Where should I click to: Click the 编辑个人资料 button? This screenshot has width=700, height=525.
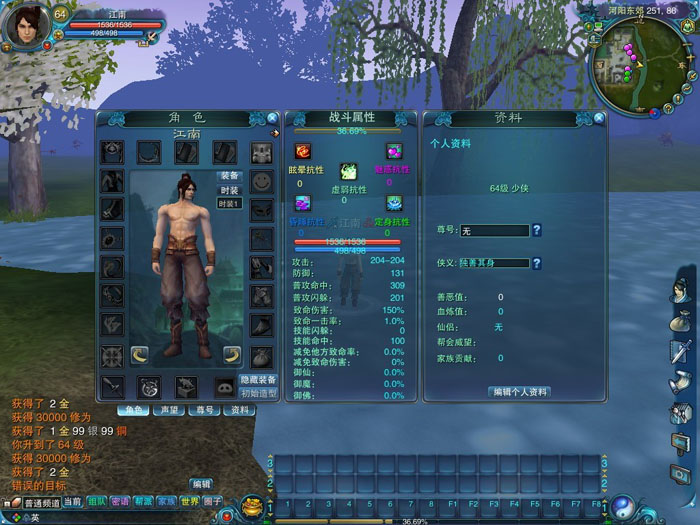tap(519, 392)
